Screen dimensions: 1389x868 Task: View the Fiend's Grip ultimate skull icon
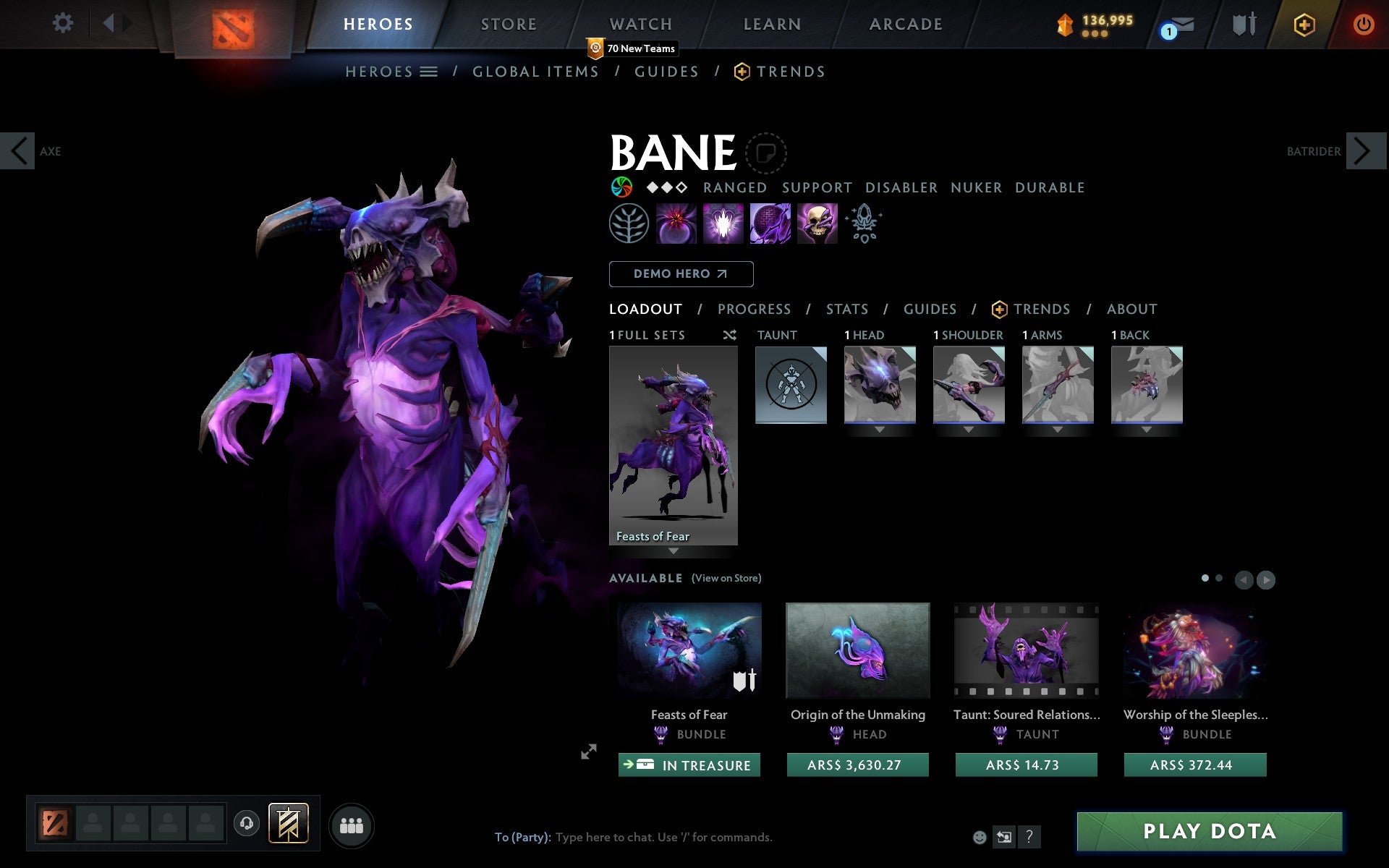point(817,224)
